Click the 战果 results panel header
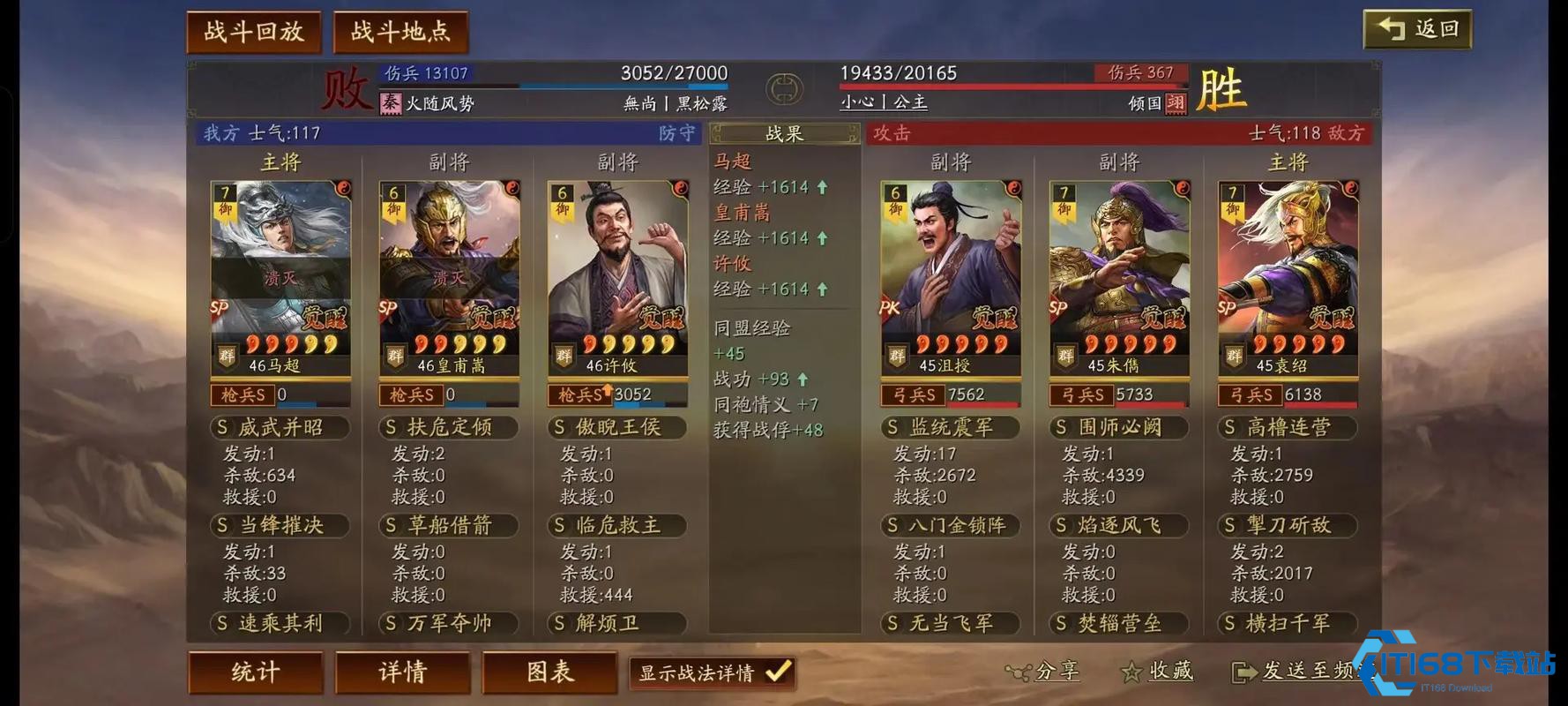 (x=783, y=133)
